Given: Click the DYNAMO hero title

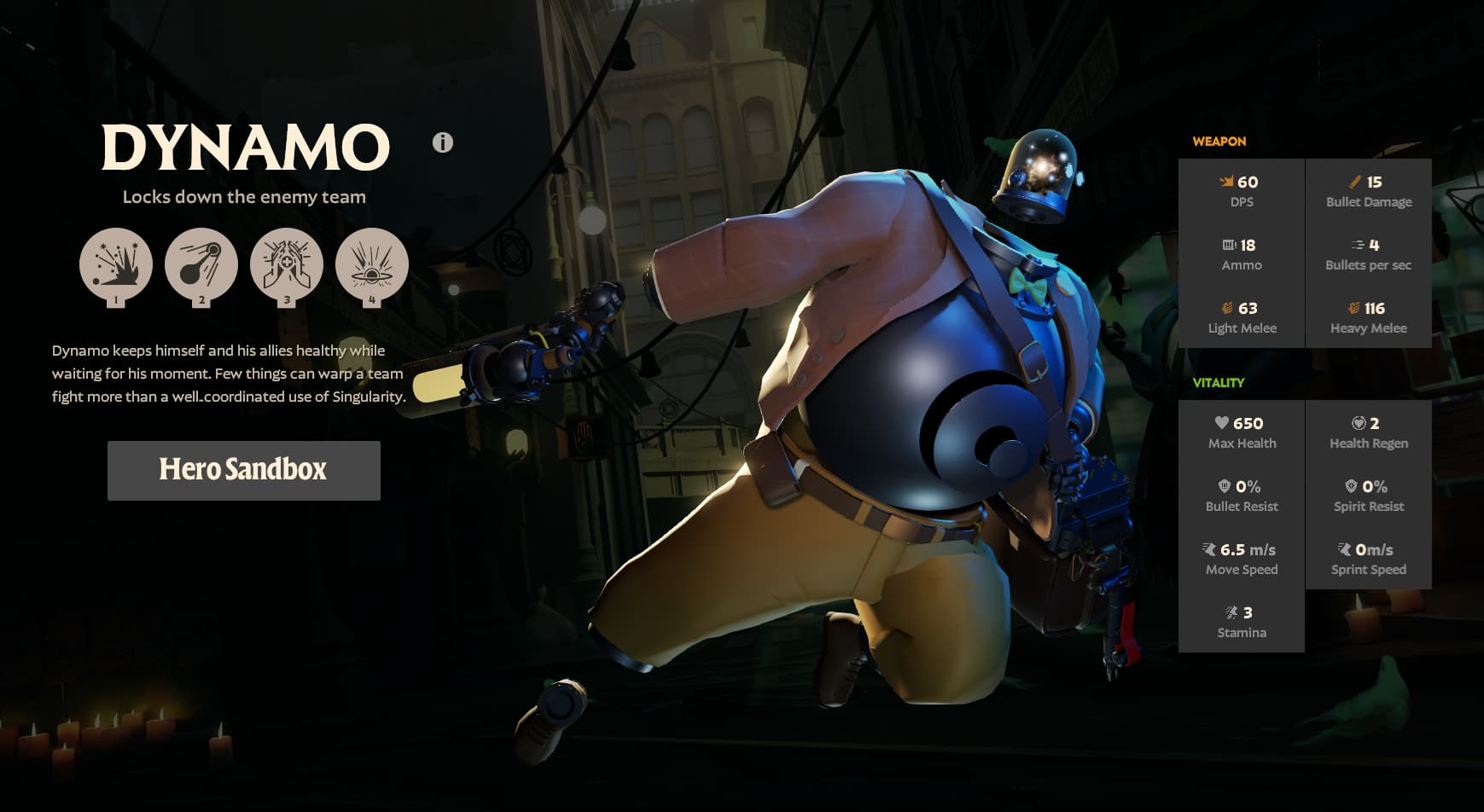Looking at the screenshot, I should coord(244,147).
